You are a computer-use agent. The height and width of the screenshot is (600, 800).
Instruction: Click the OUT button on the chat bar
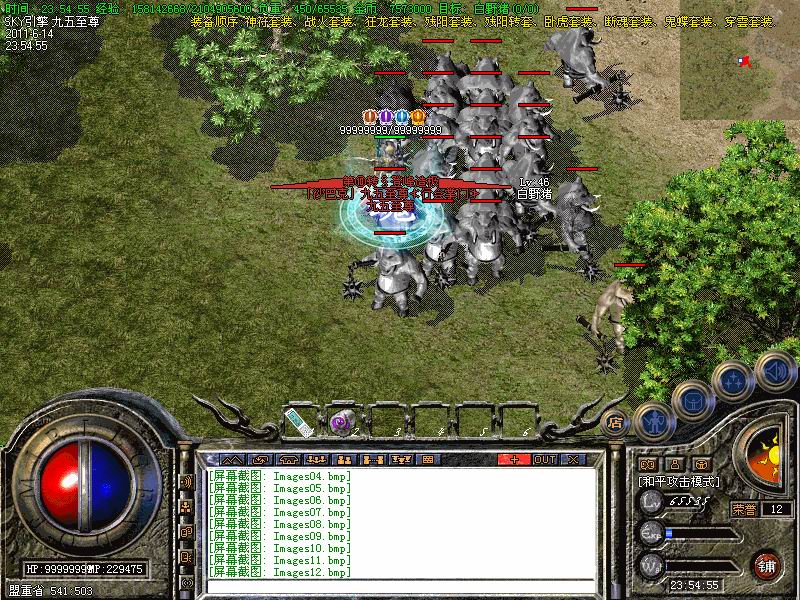click(544, 459)
